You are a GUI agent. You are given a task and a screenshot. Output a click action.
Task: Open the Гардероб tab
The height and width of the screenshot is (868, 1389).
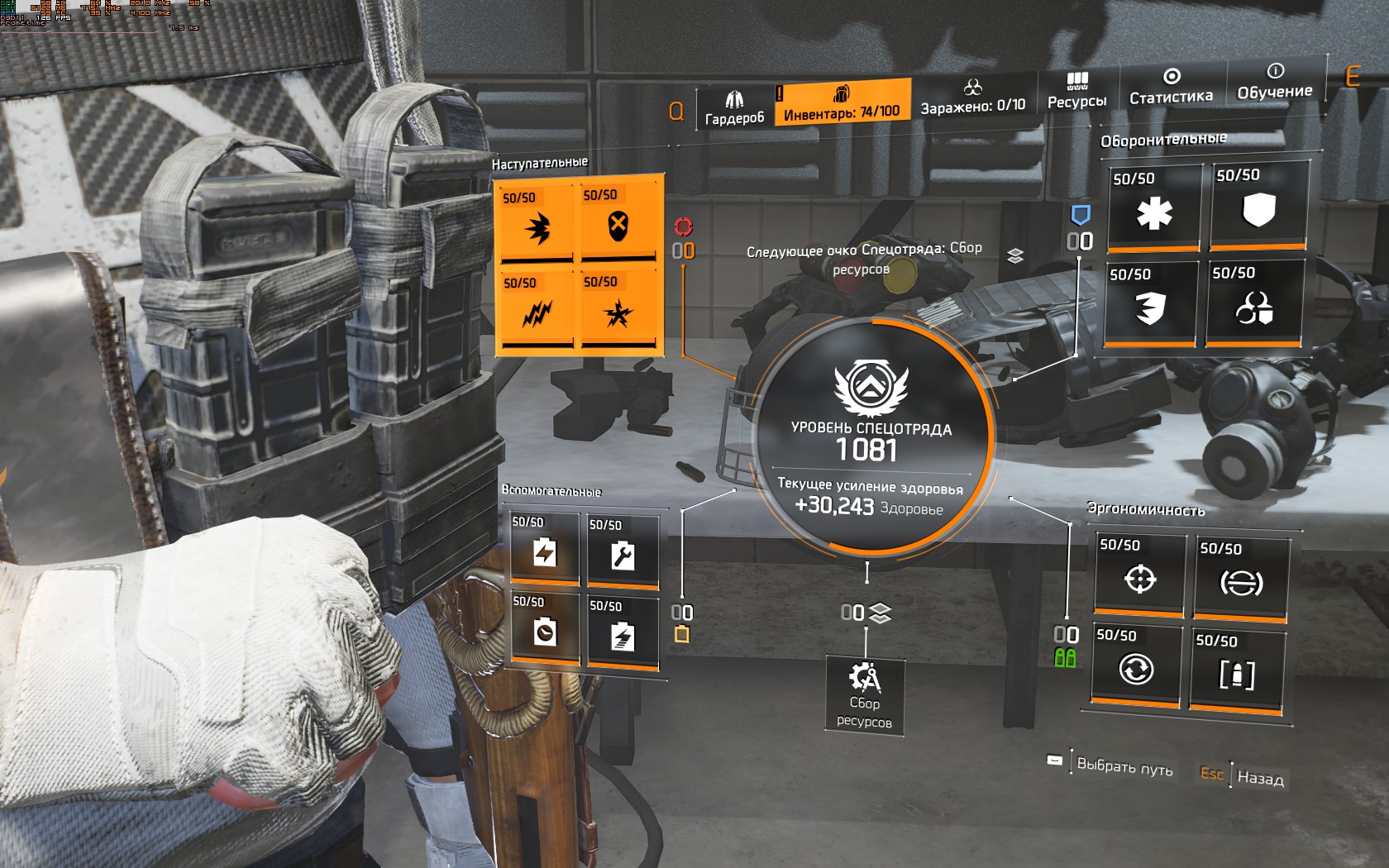click(x=734, y=108)
